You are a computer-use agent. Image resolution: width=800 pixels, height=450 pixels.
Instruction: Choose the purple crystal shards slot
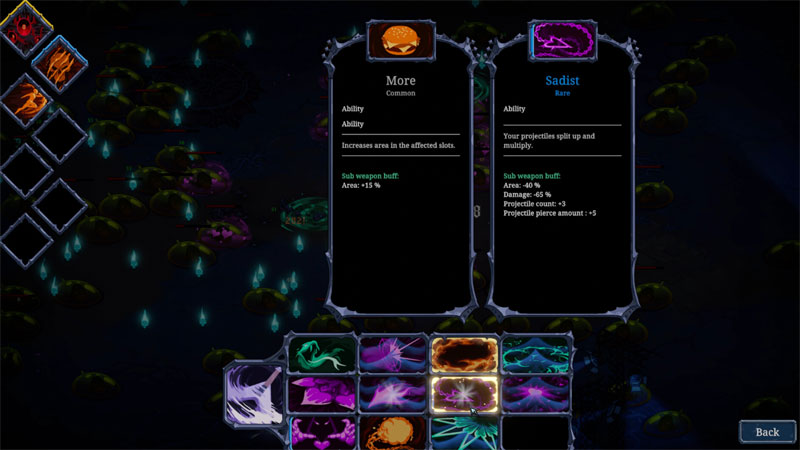click(321, 393)
